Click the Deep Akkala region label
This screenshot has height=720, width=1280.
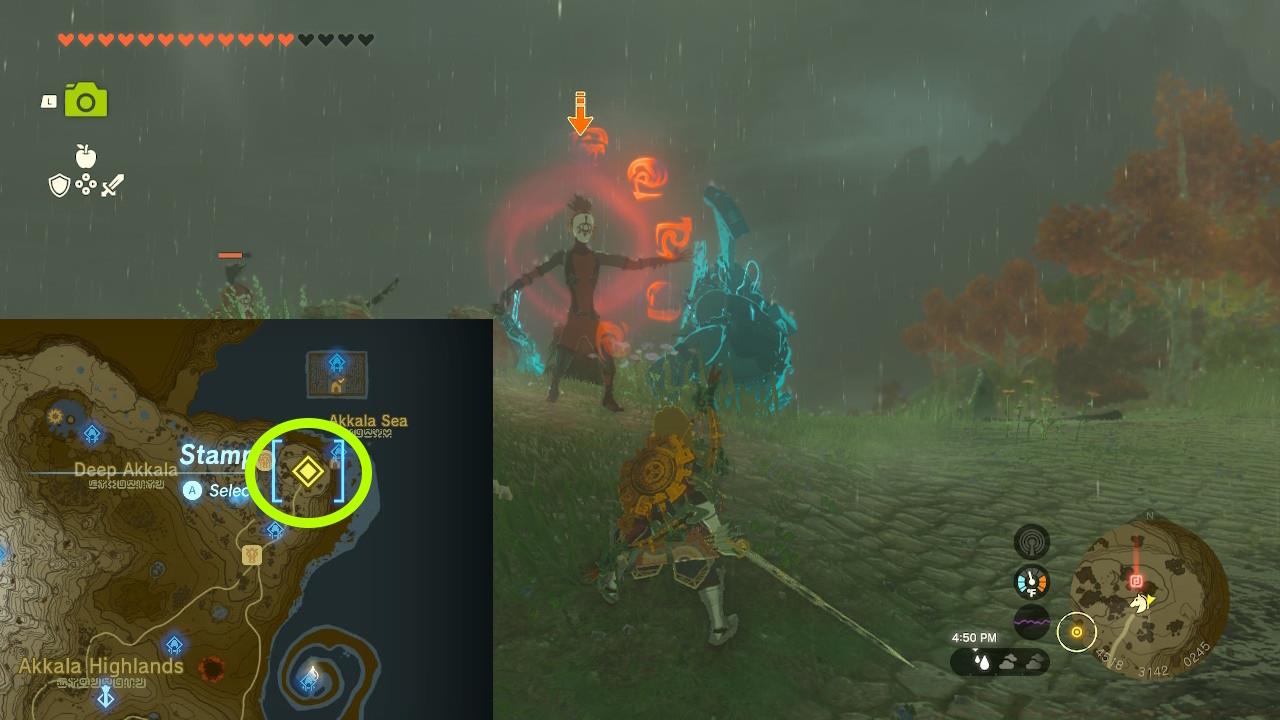click(125, 469)
